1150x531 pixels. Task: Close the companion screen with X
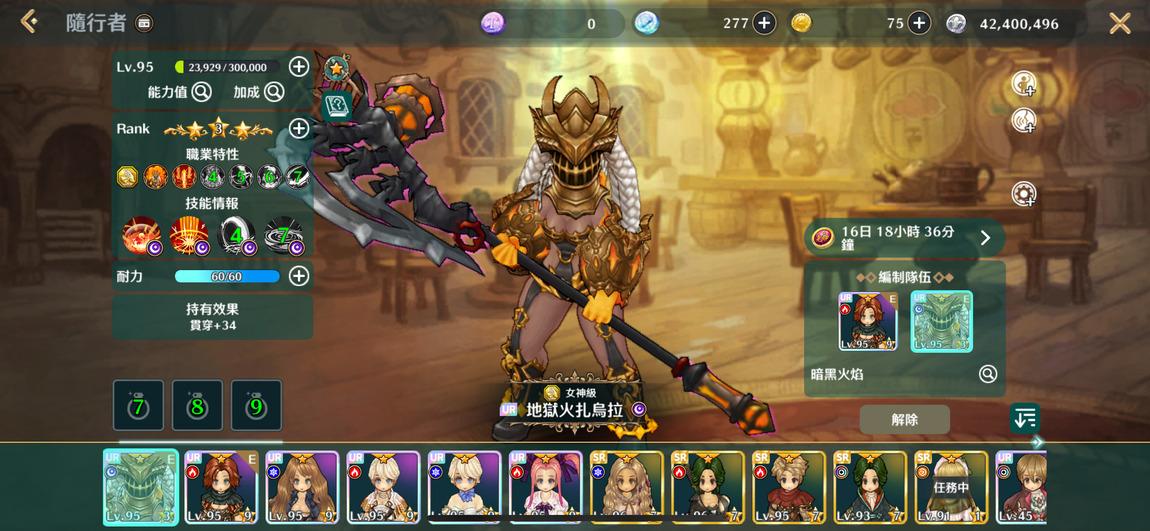pos(1119,23)
